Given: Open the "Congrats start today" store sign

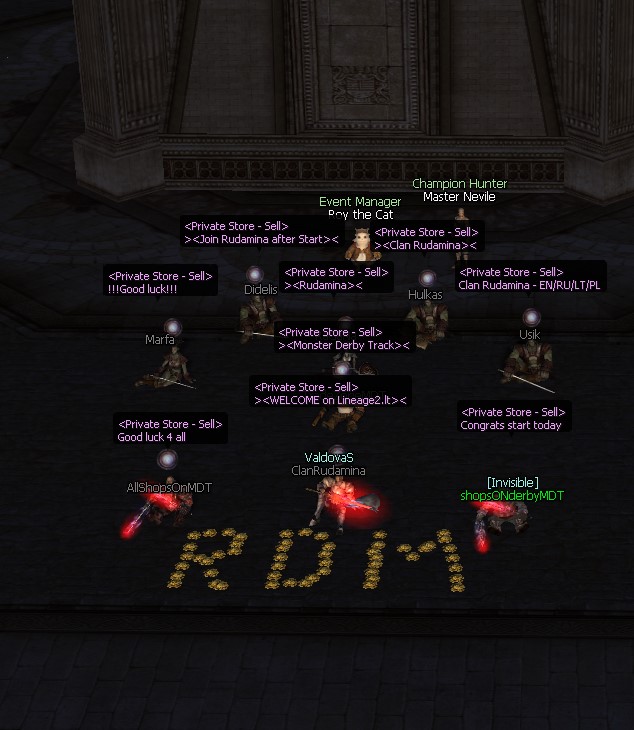Looking at the screenshot, I should pos(513,418).
